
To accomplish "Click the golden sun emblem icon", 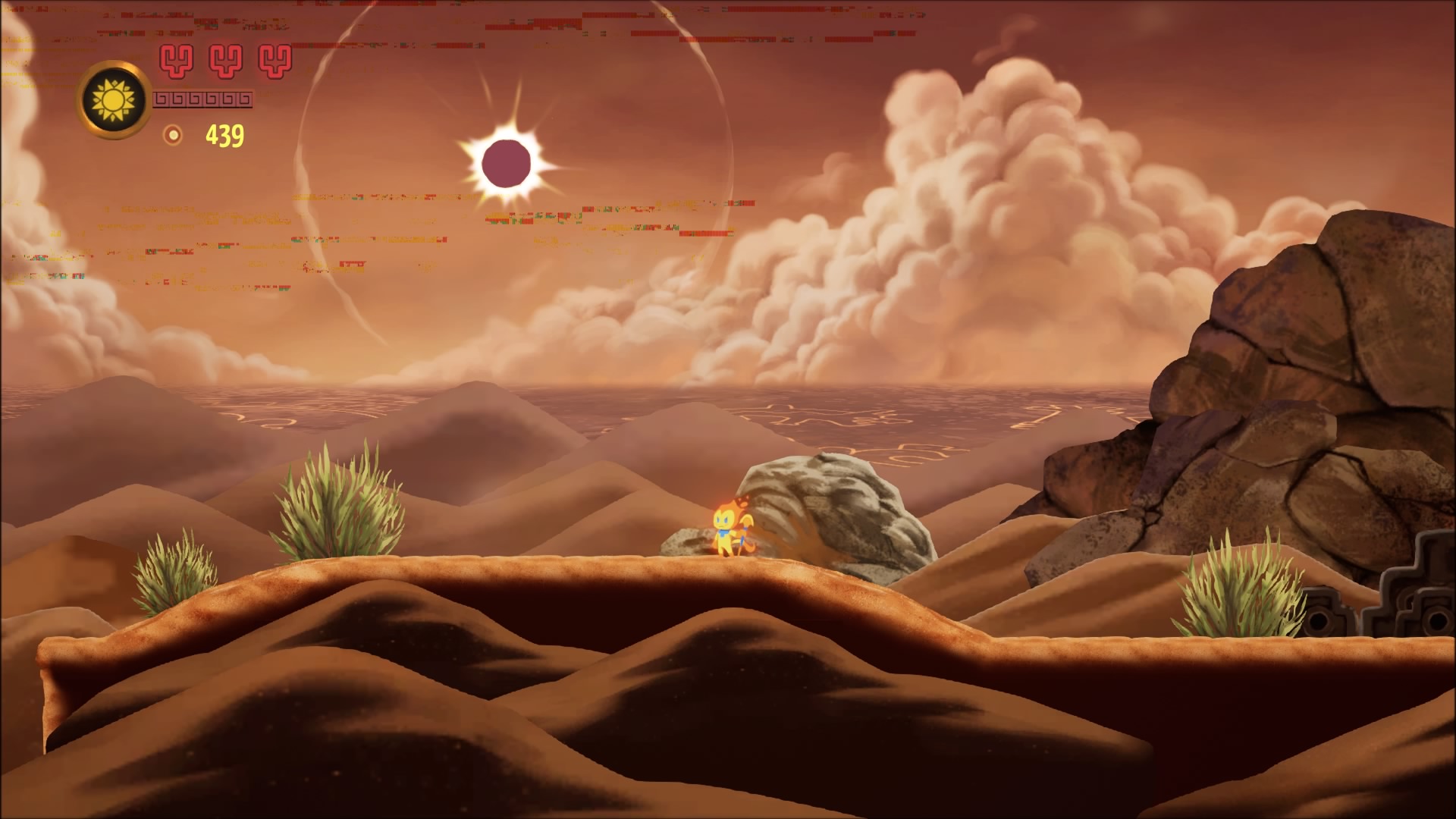I will (x=115, y=99).
